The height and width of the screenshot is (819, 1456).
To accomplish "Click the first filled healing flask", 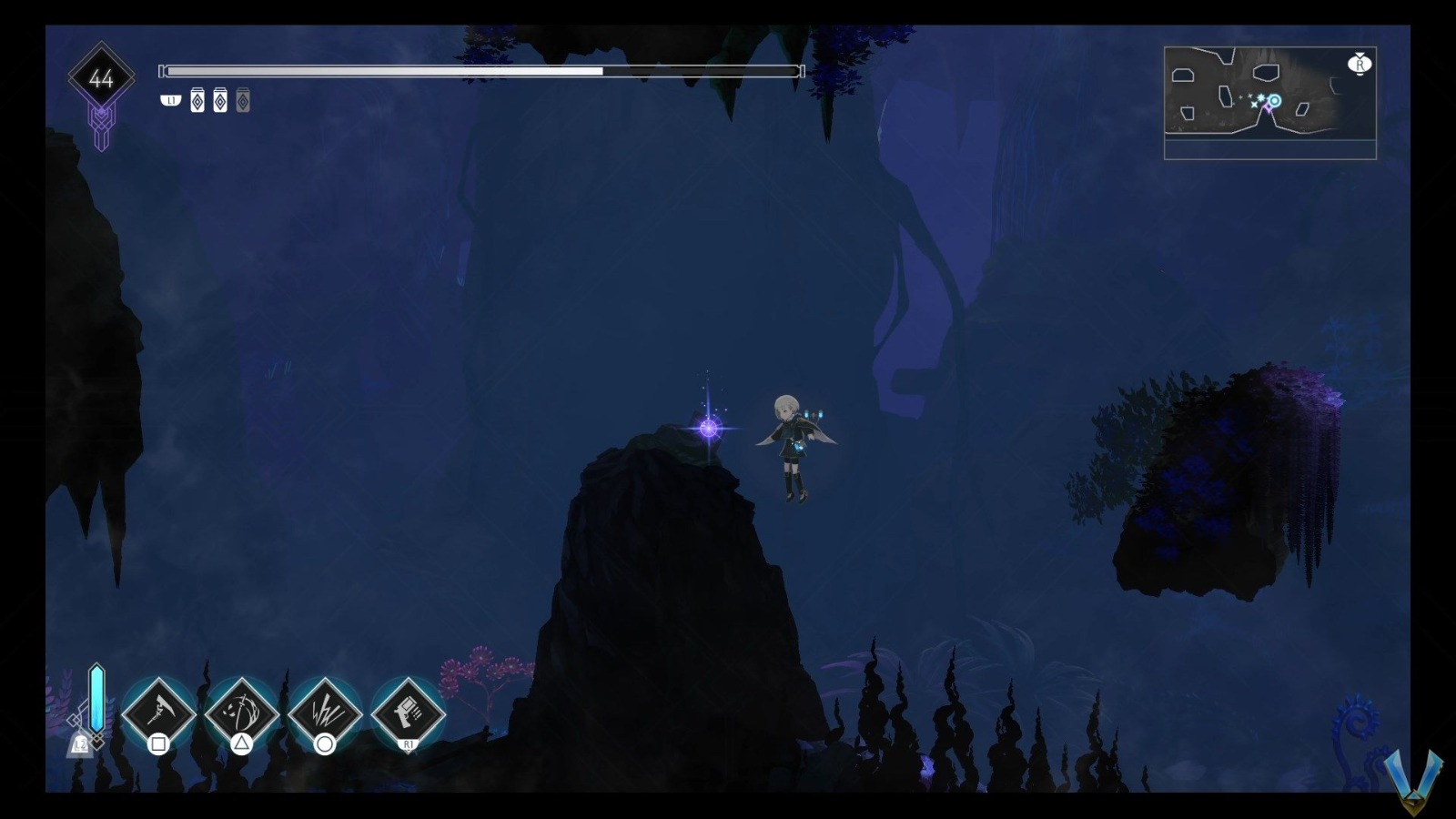I will [x=198, y=100].
